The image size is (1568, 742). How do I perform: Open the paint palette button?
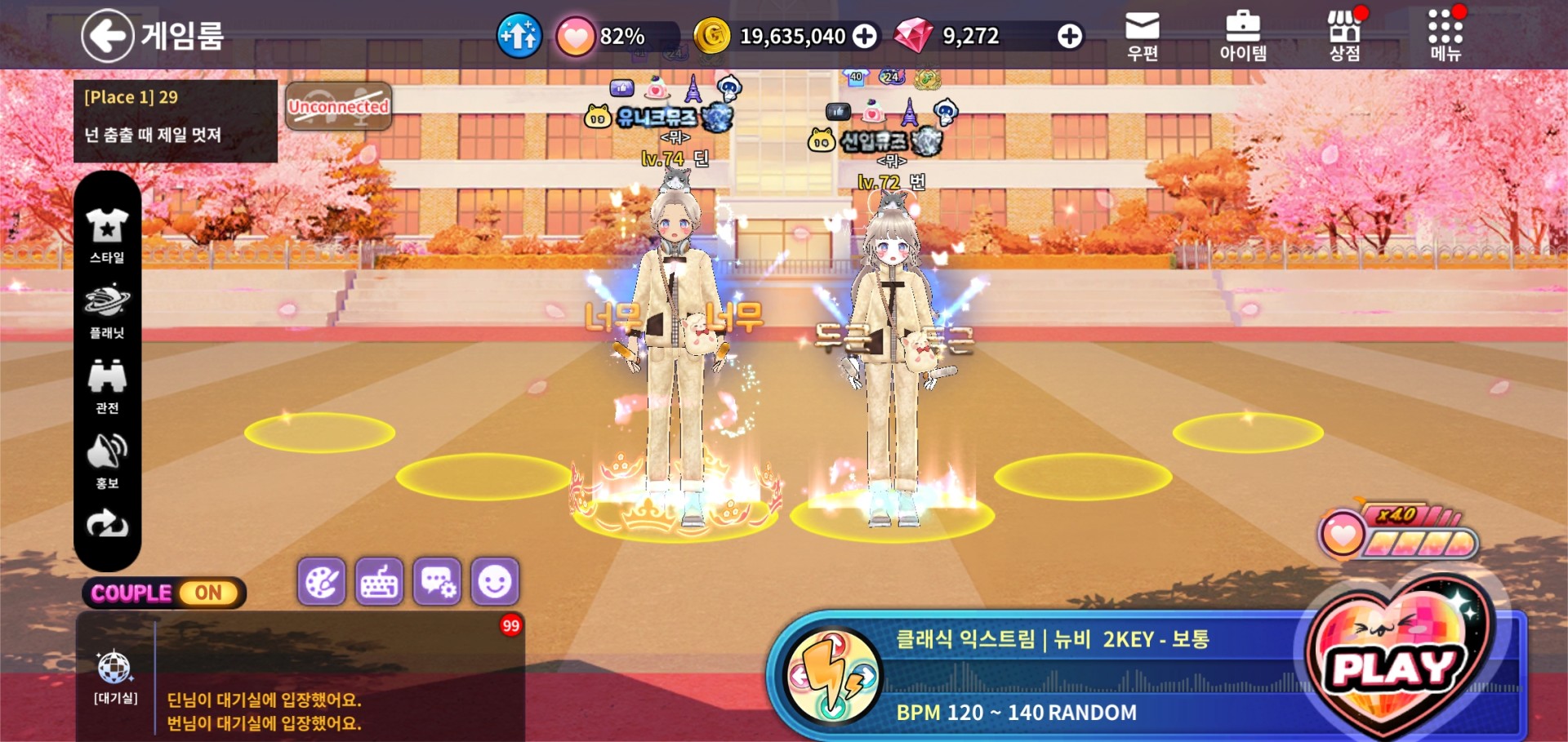pos(322,582)
